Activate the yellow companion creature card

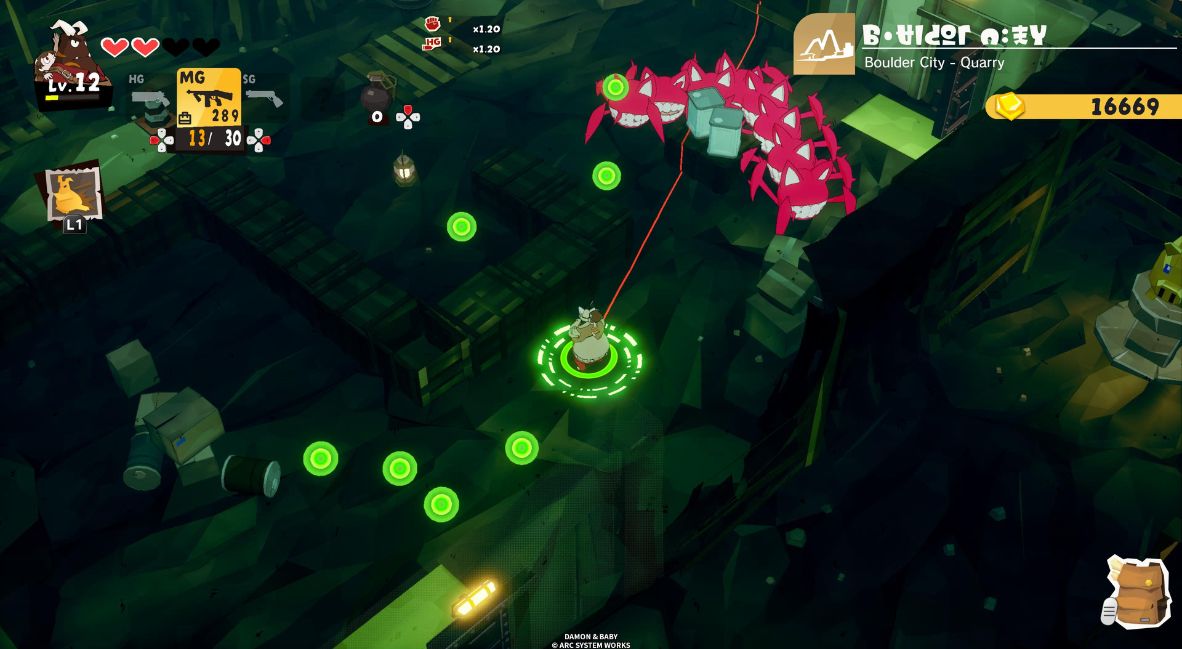click(x=74, y=193)
